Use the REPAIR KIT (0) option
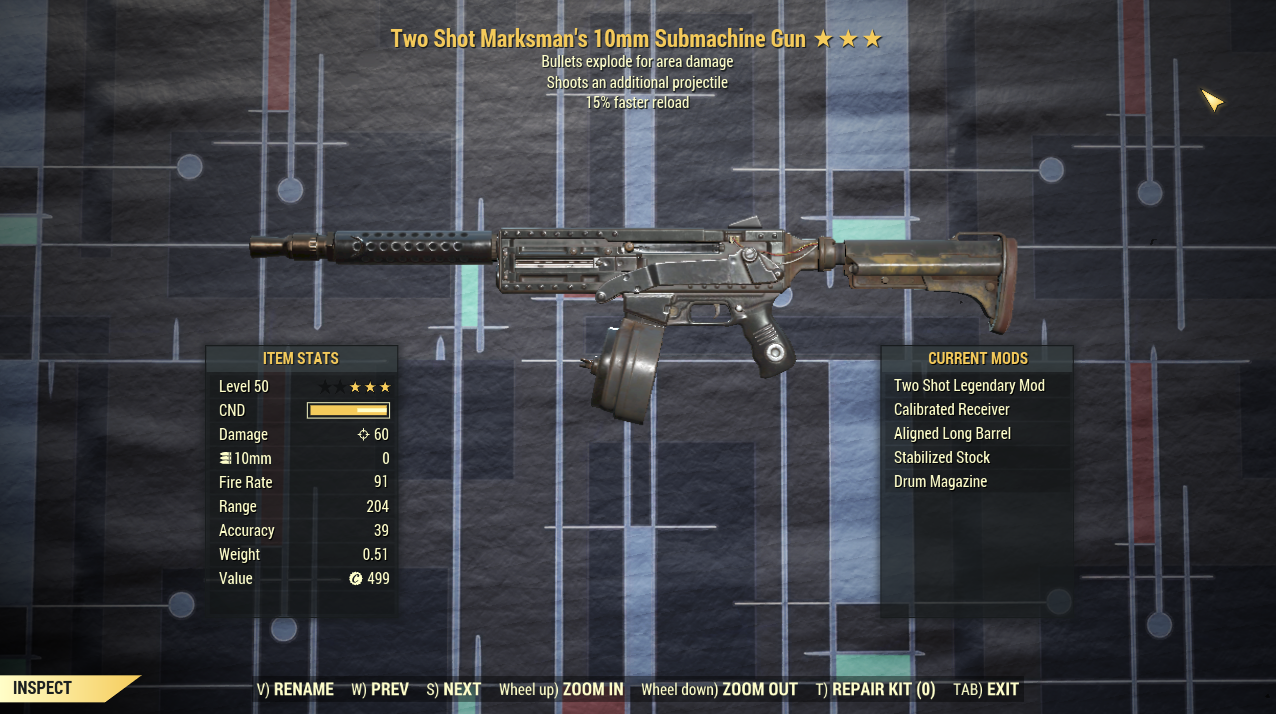 [x=875, y=689]
